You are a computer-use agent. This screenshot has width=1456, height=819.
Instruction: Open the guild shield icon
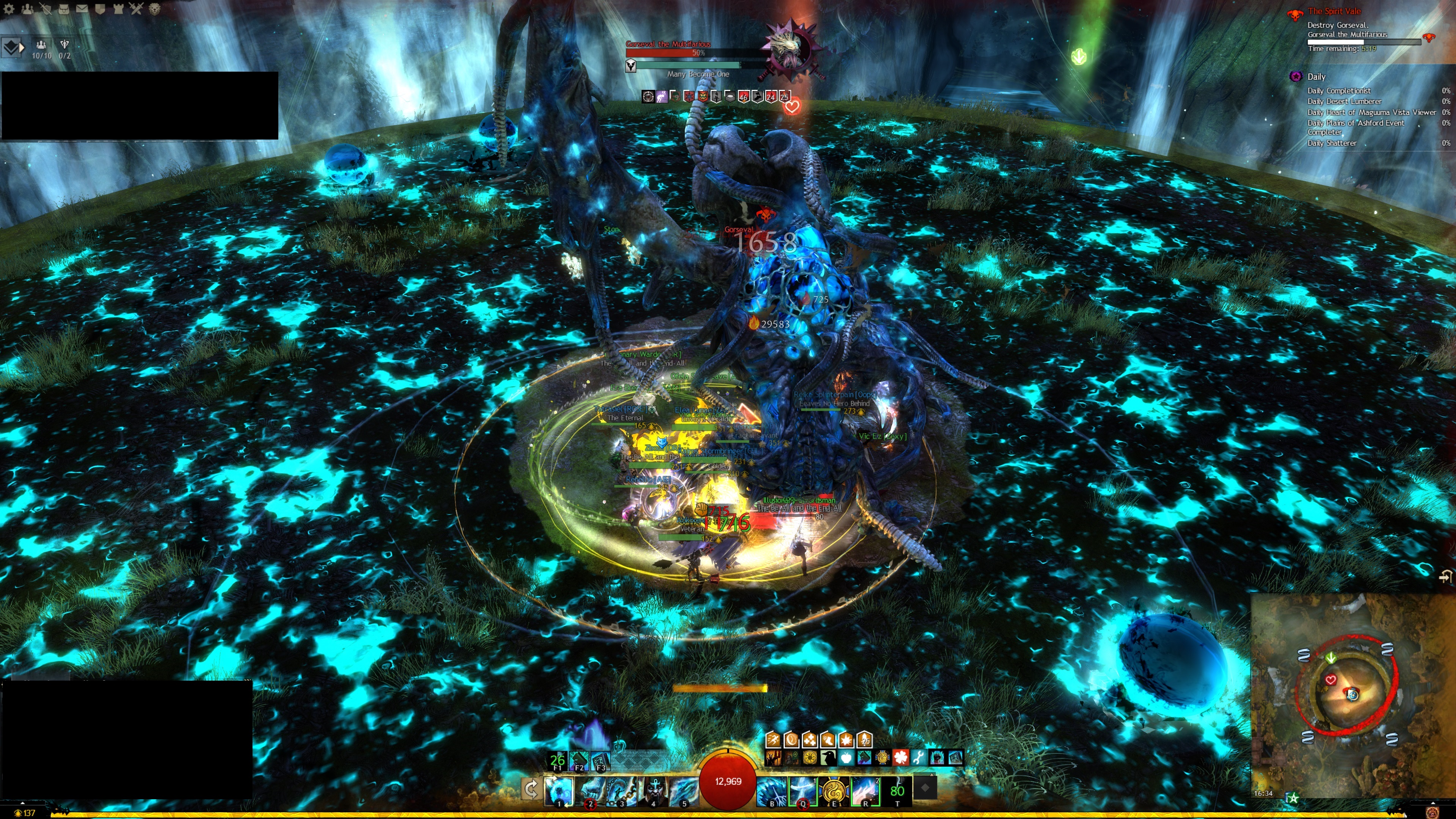coord(100,8)
